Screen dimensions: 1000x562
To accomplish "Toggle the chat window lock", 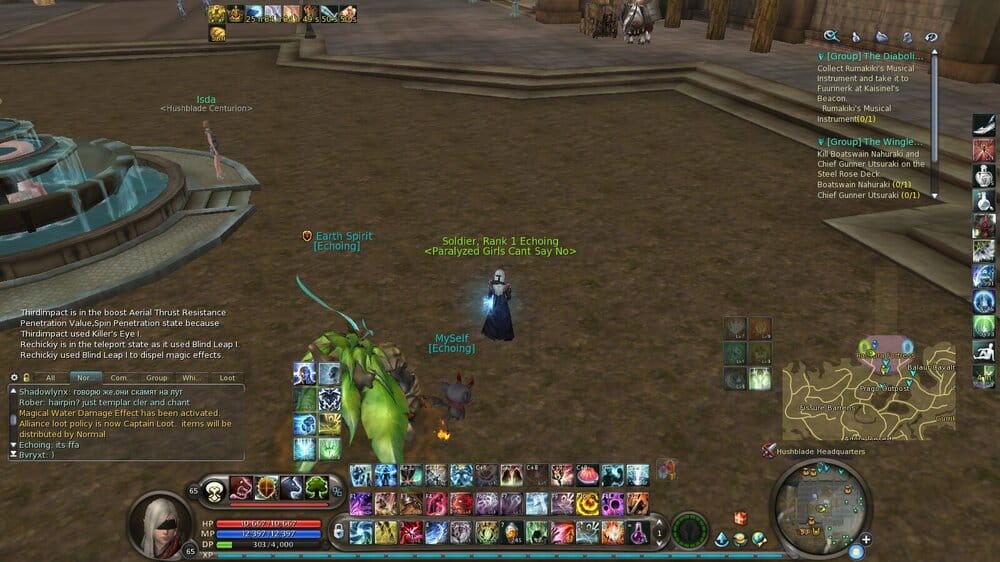I will [26, 378].
